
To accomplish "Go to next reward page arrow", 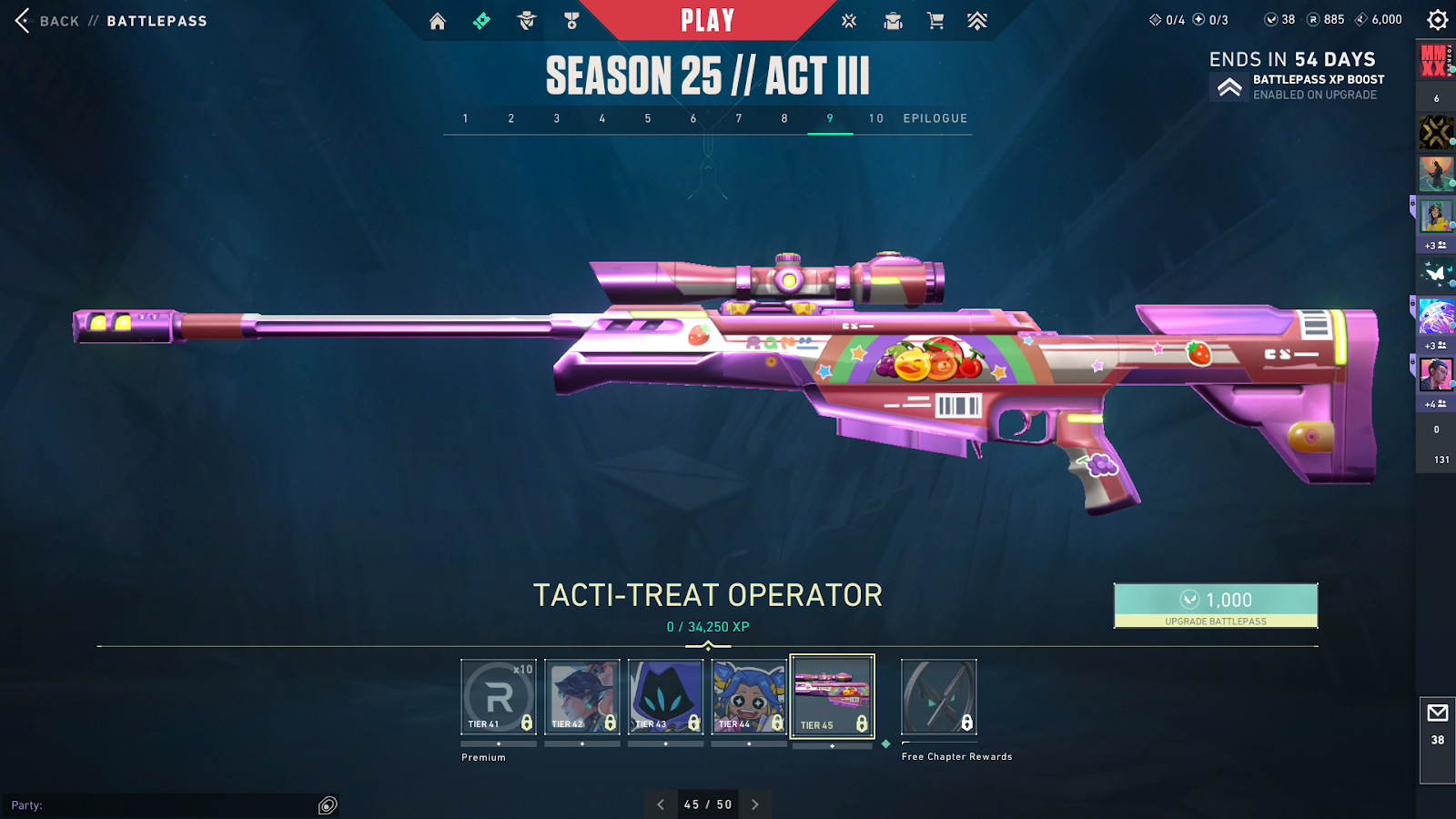I will (754, 804).
